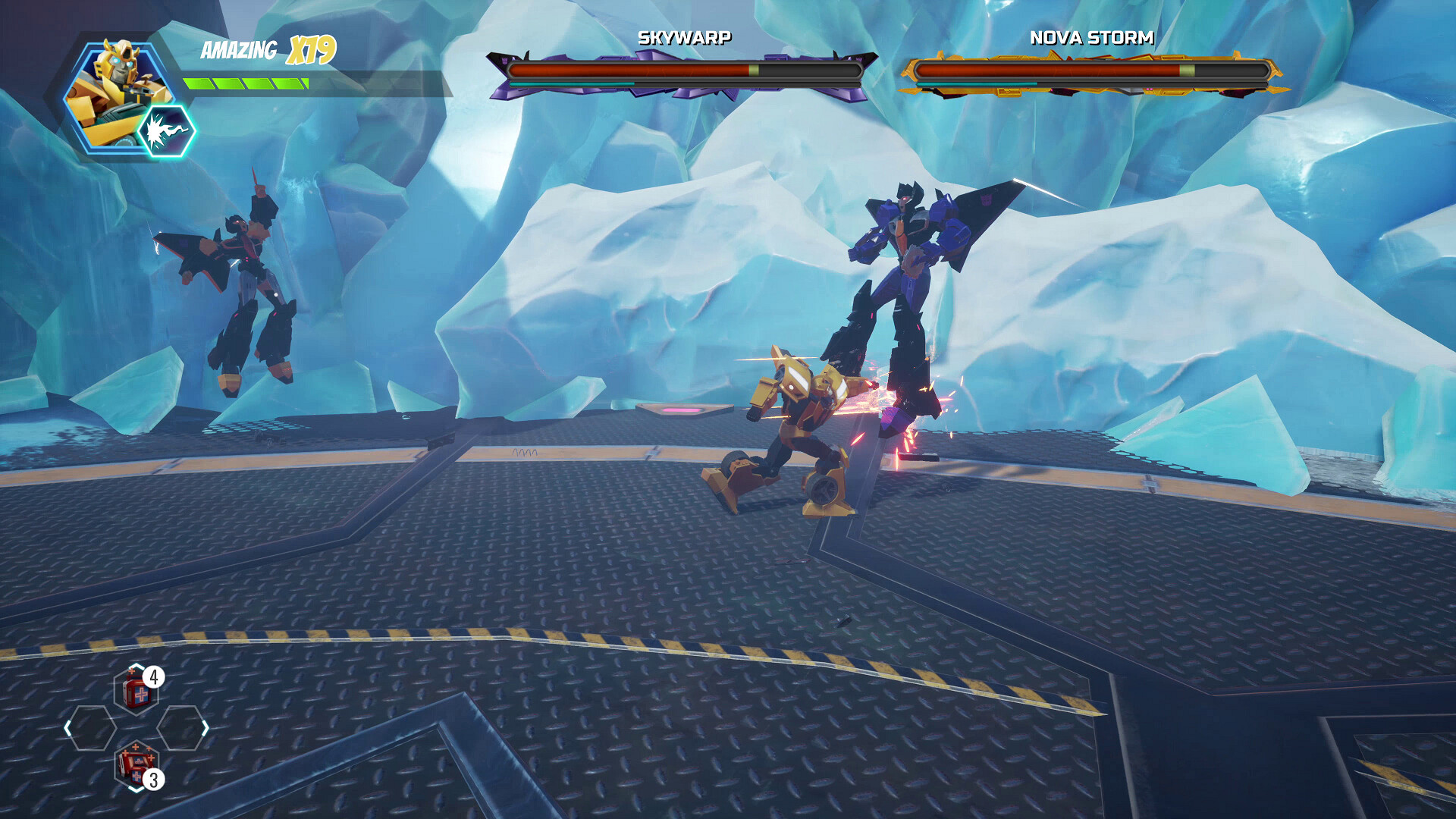Click Bumblebee's special ability lightning icon
Screen dimensions: 1456x819
tap(165, 130)
